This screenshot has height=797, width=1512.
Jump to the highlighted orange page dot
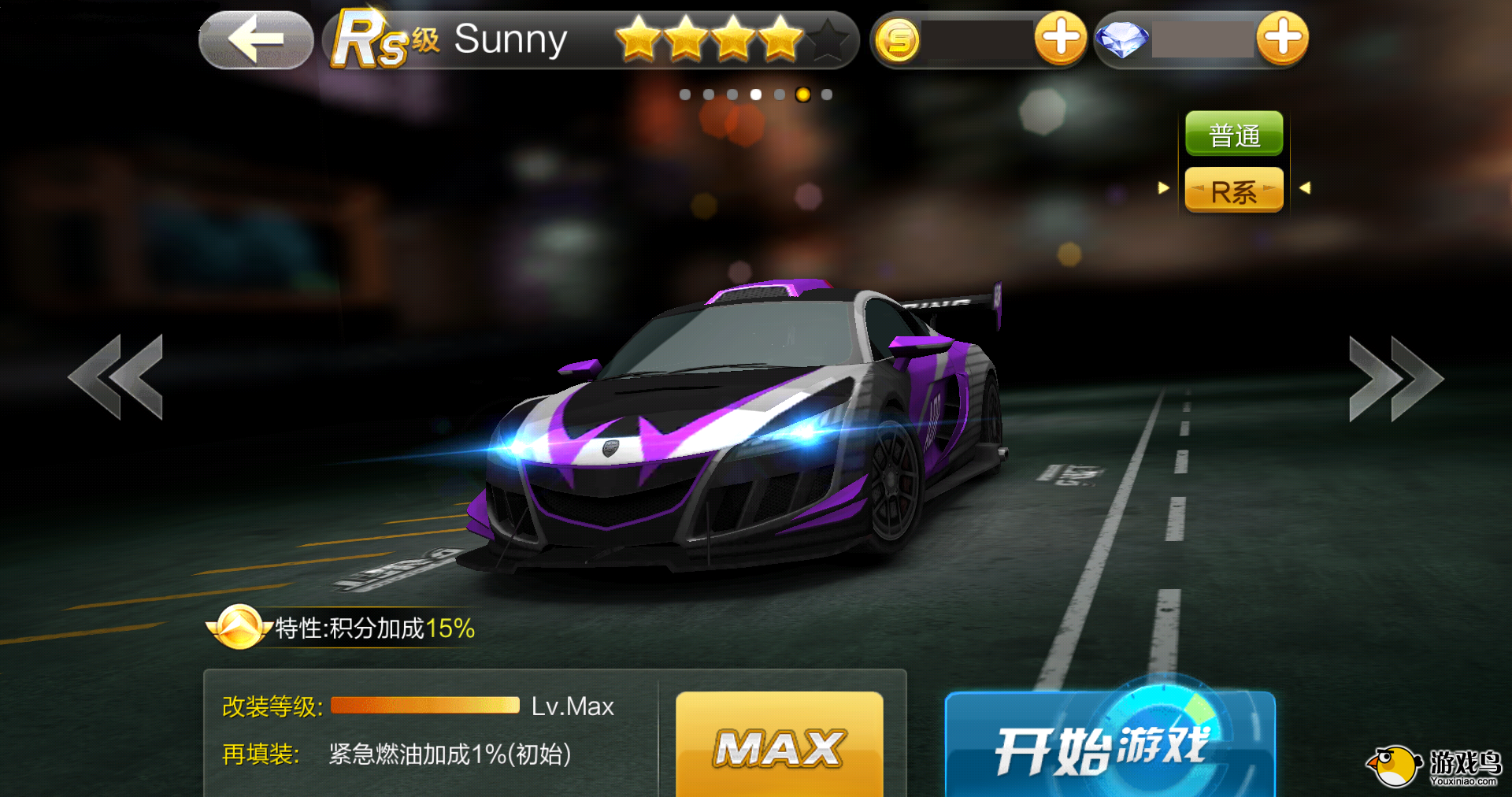pos(802,95)
